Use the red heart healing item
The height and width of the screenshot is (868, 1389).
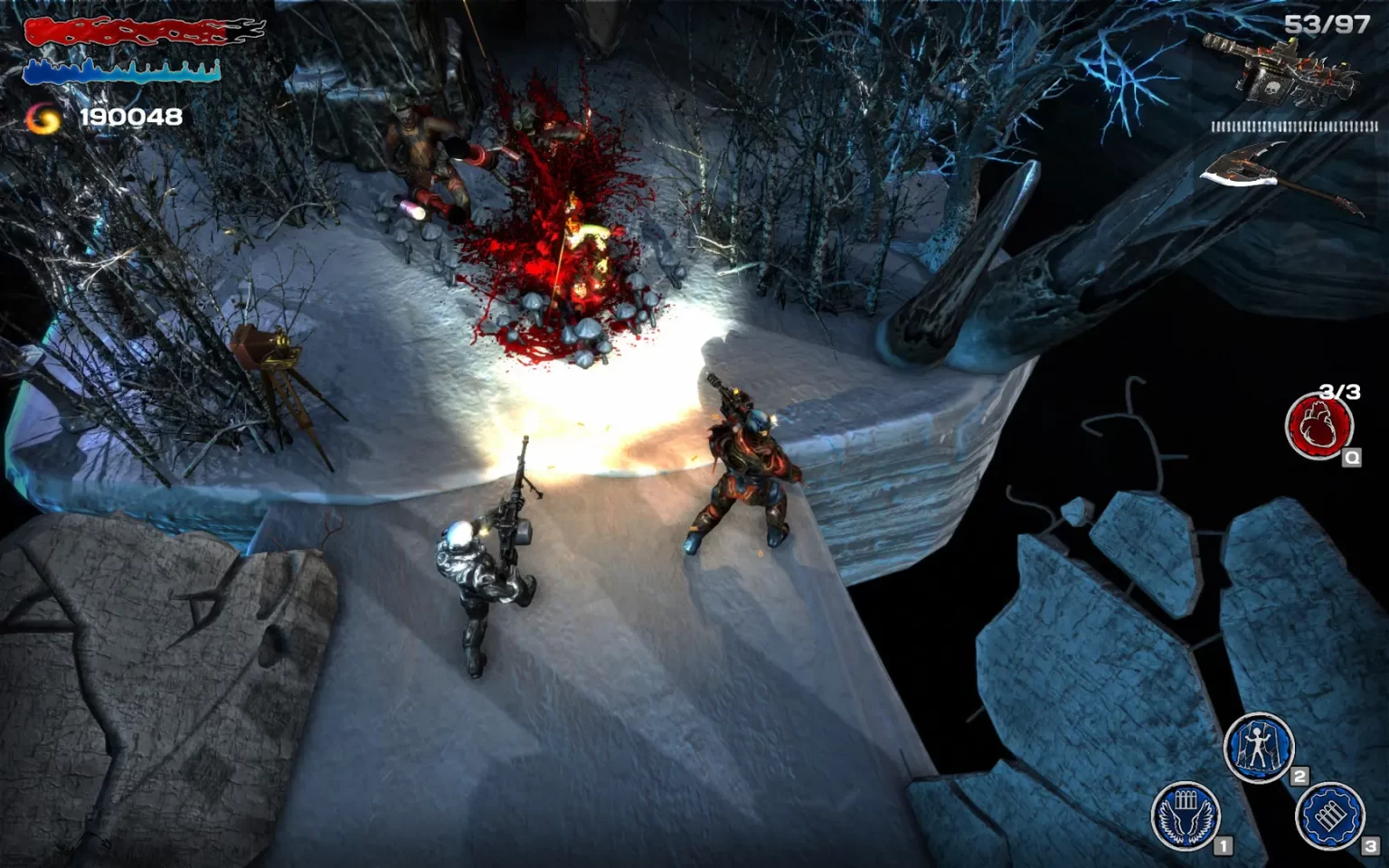tap(1319, 425)
